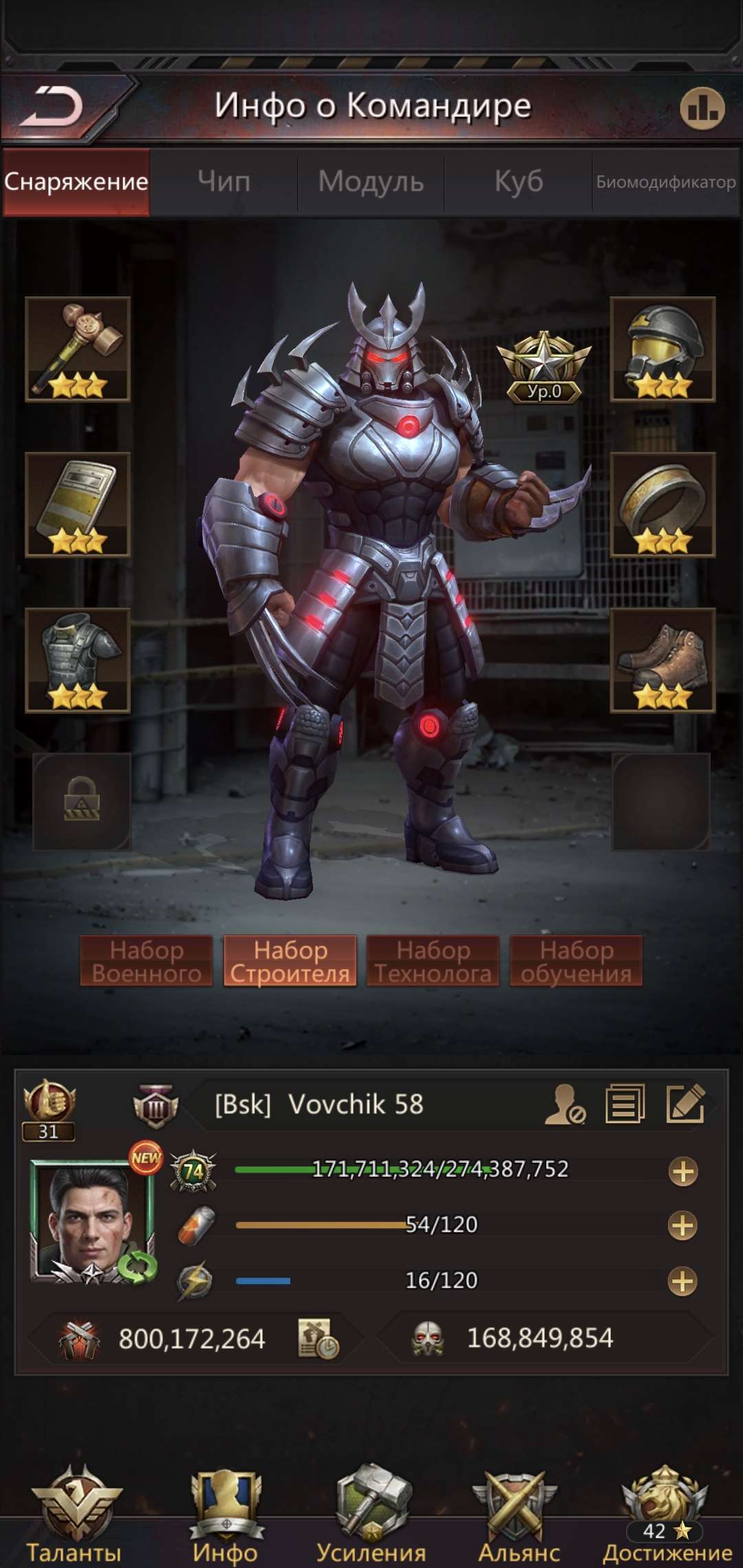Screen dimensions: 743x1568
Task: Open the ring equipment slot
Action: 663,505
